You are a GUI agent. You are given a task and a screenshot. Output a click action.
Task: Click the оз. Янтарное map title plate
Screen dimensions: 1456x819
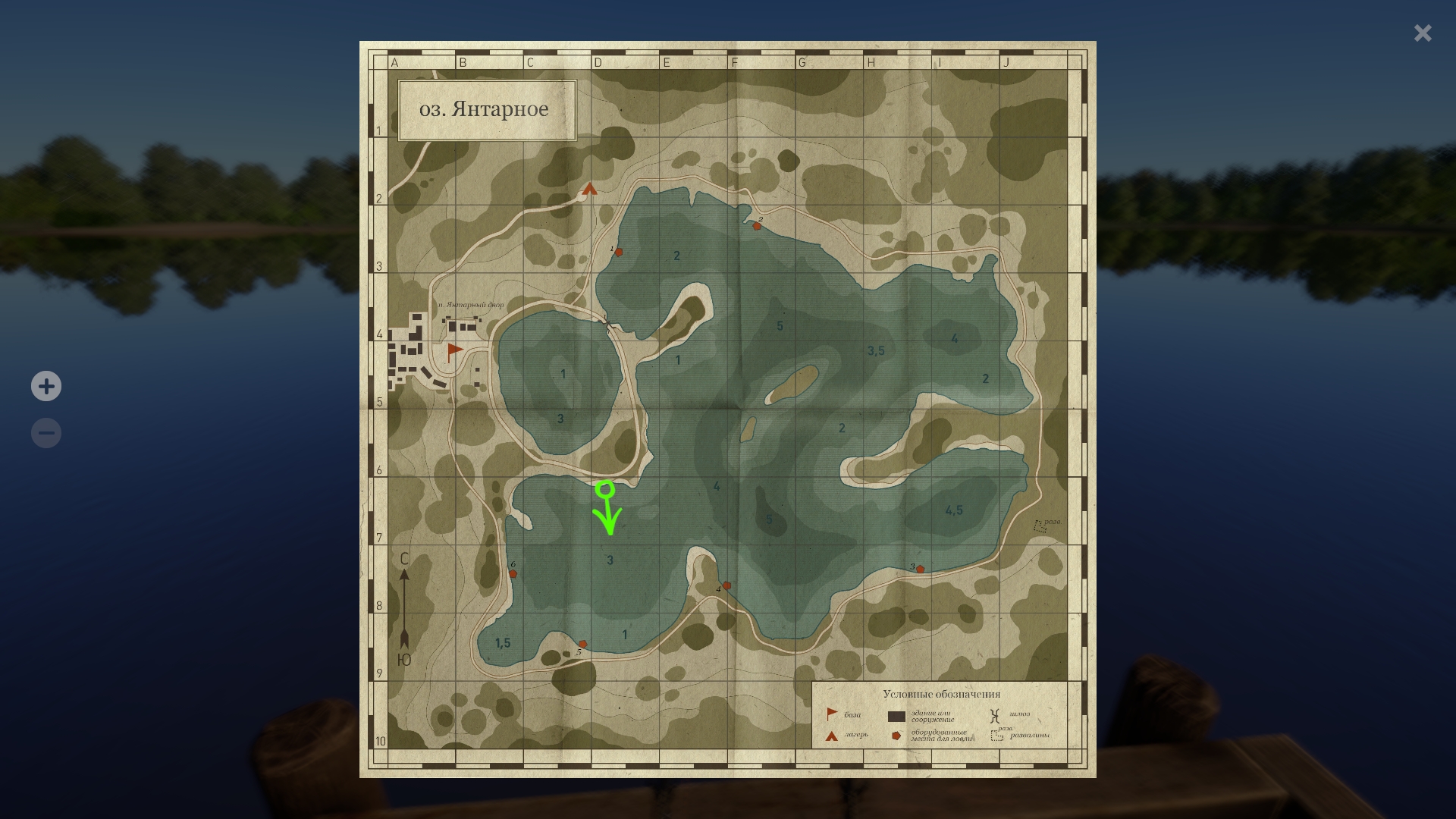point(488,109)
